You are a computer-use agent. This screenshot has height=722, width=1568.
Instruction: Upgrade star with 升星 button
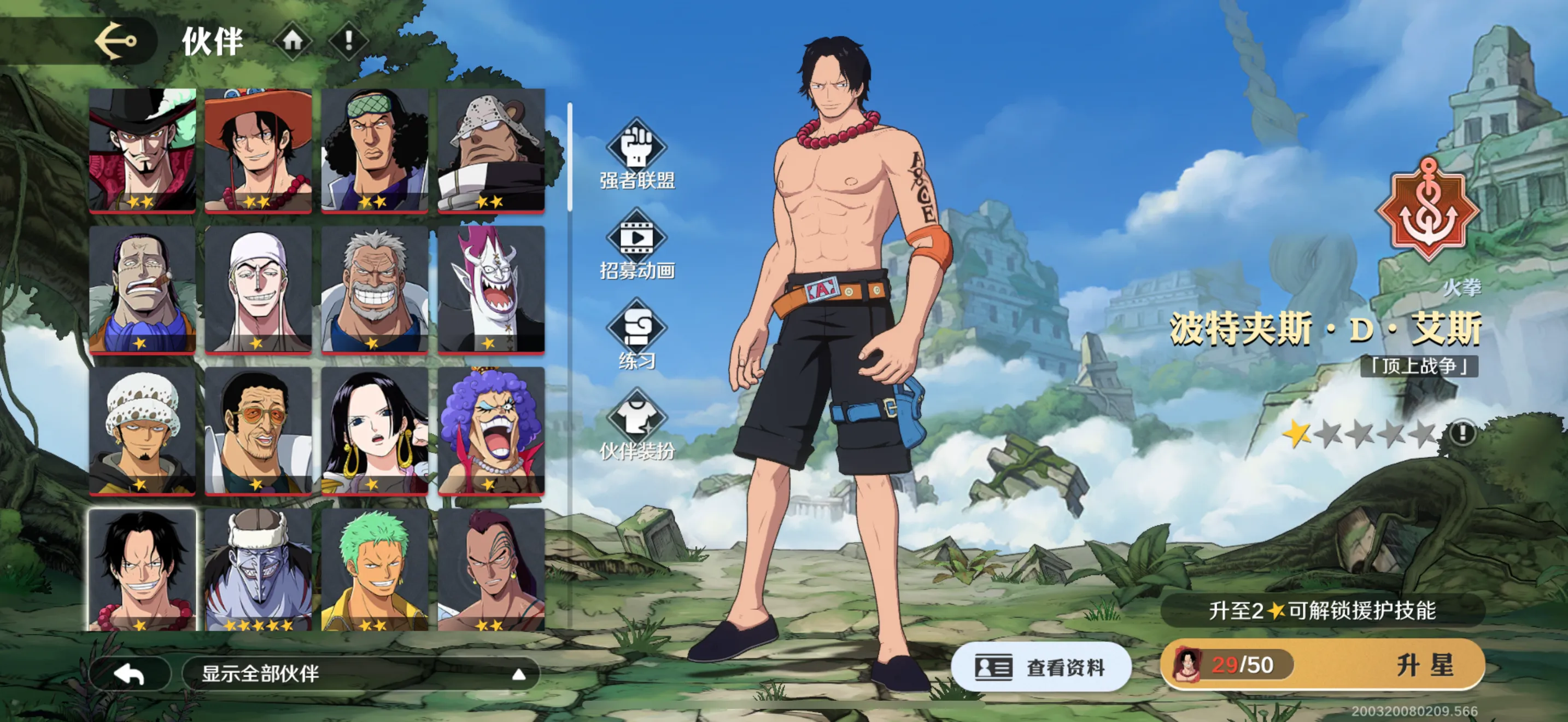pos(1424,665)
